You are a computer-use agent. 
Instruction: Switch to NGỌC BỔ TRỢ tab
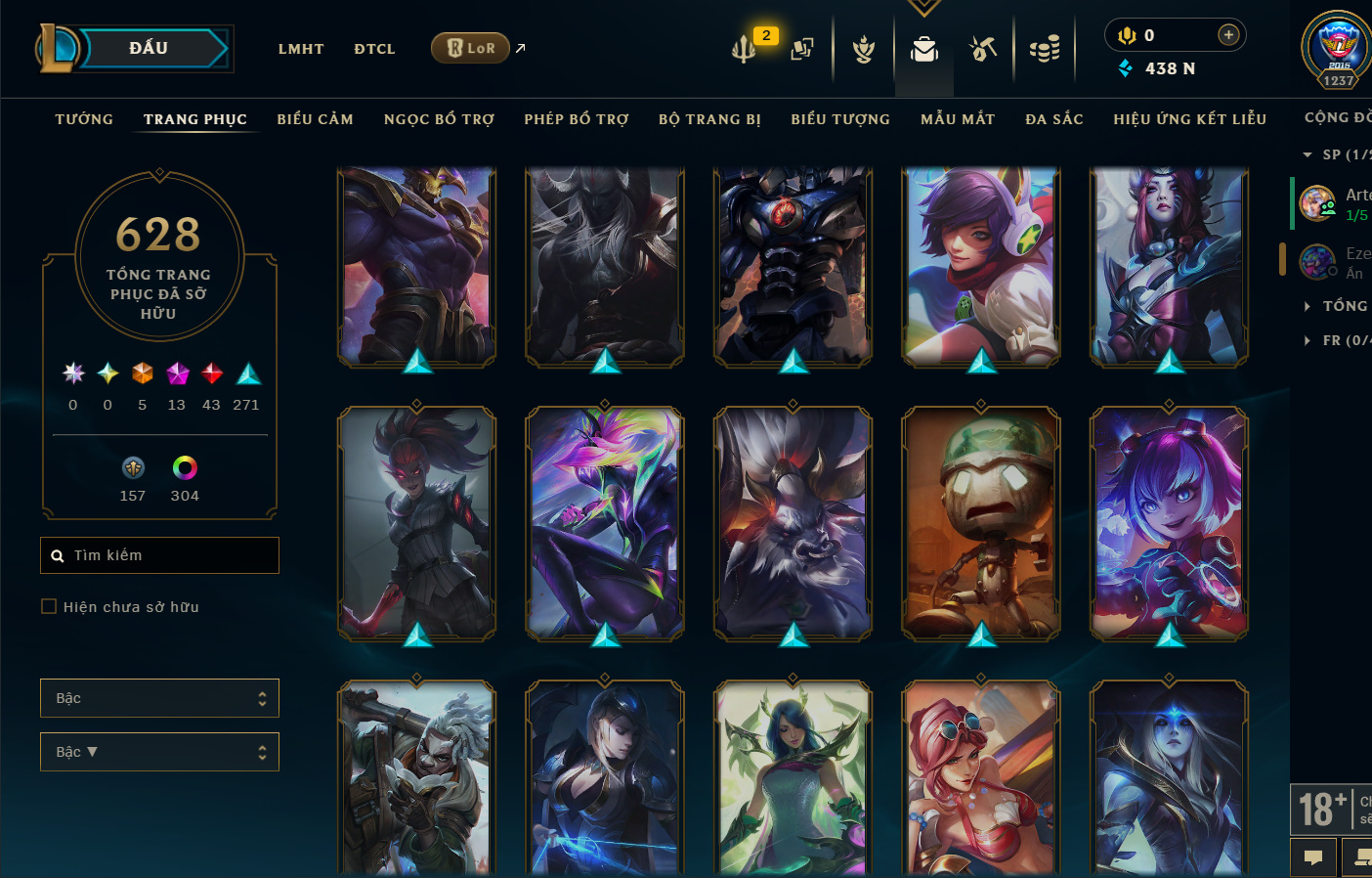coord(439,119)
